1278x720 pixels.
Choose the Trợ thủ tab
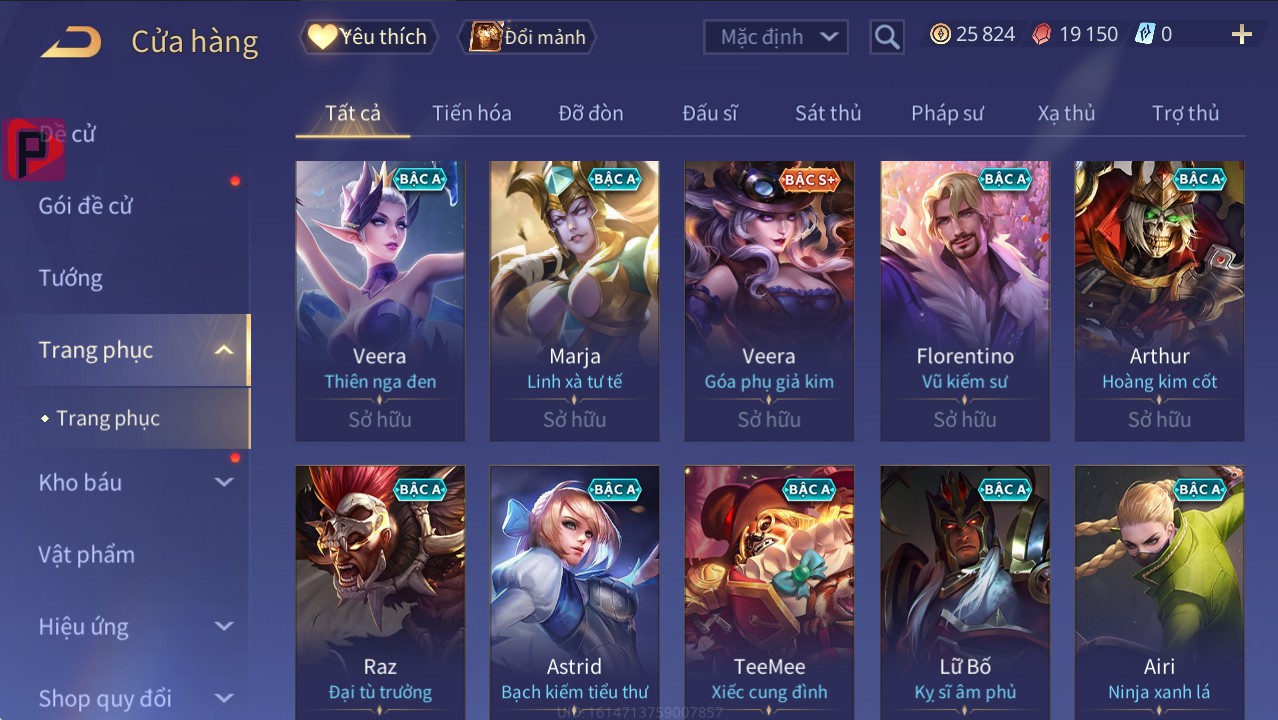1185,113
